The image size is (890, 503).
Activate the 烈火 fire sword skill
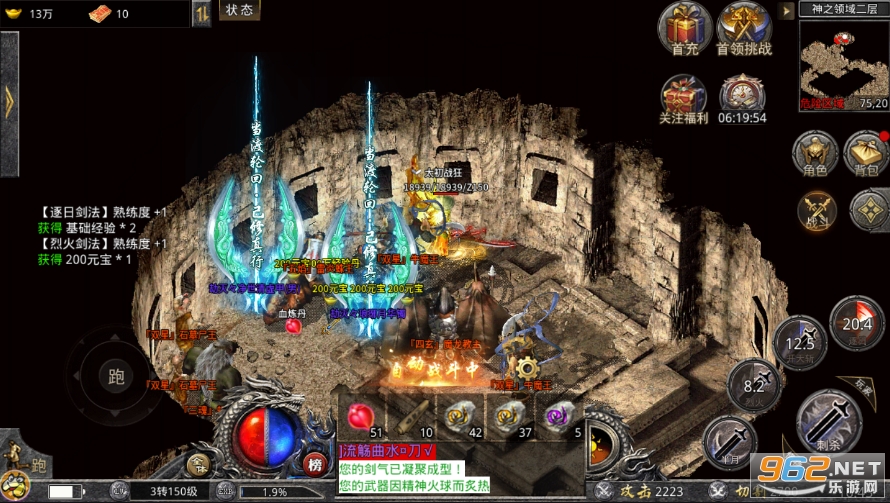pos(754,385)
